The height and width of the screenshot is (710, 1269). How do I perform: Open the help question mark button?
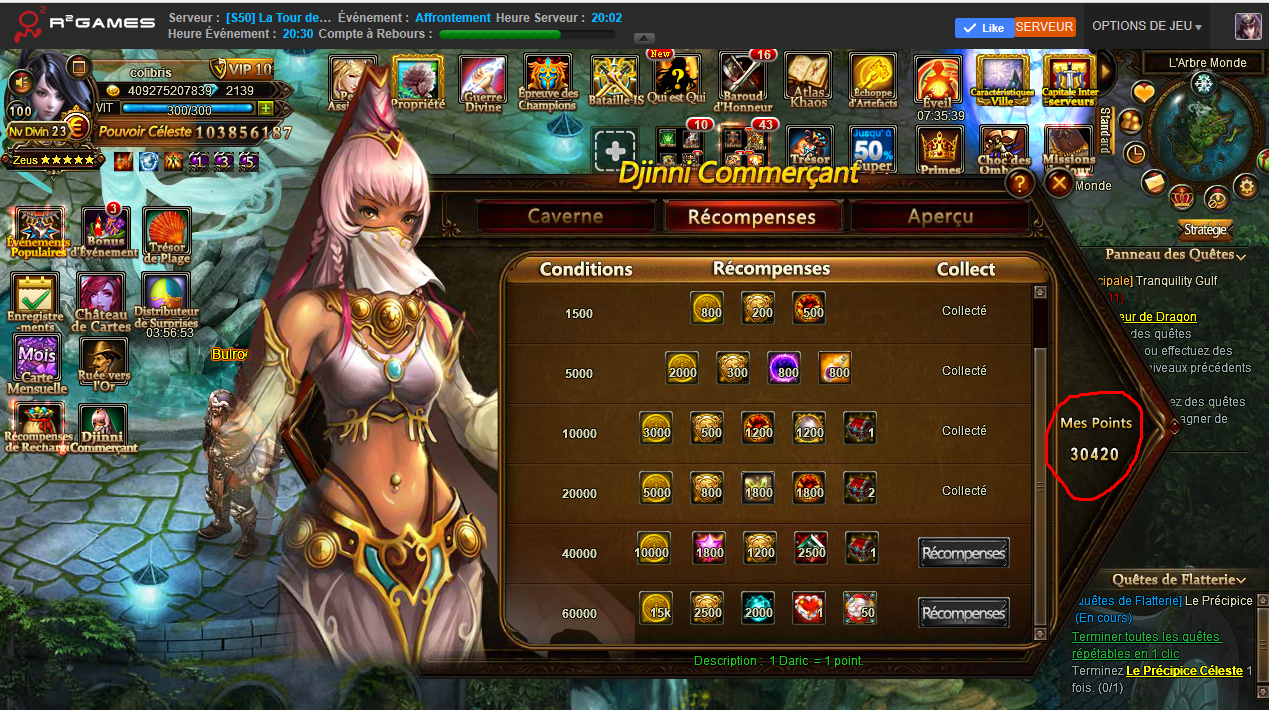coord(1020,183)
